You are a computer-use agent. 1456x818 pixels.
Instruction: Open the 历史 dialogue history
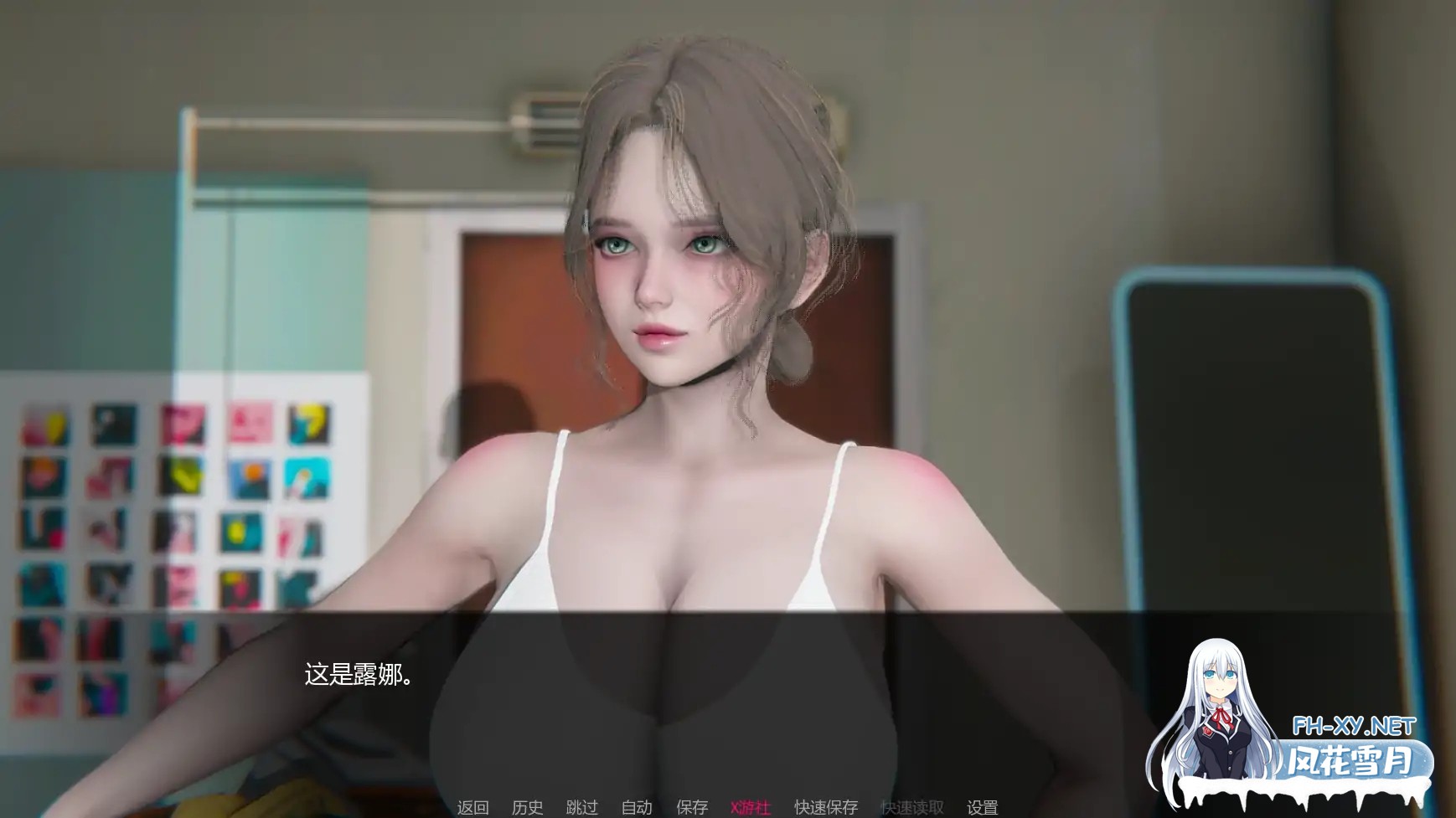(x=527, y=805)
